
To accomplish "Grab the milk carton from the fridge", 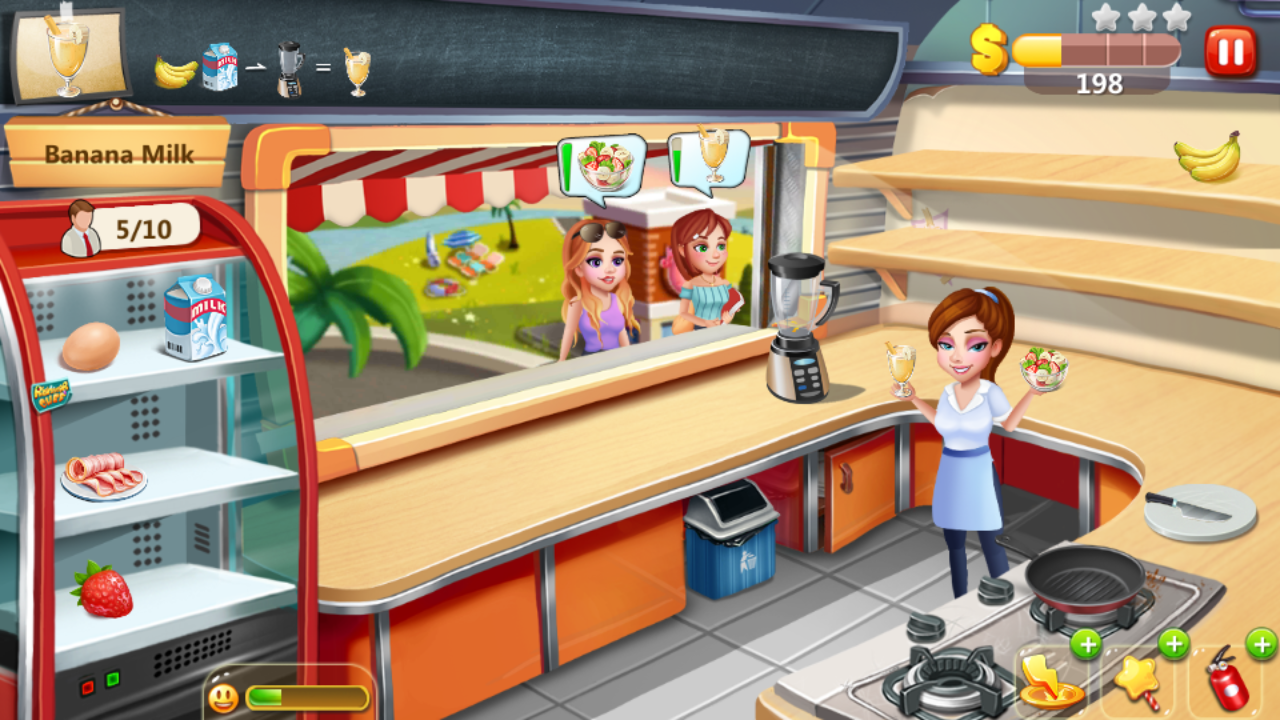I will click(x=194, y=317).
